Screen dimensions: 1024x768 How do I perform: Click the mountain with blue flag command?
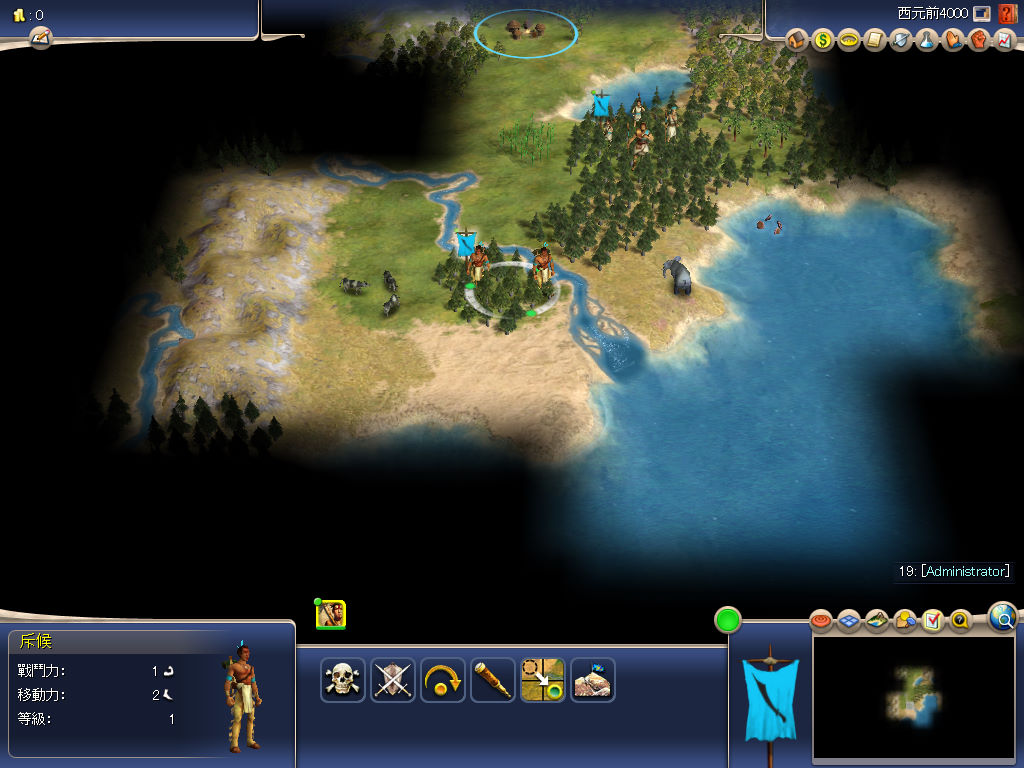593,680
